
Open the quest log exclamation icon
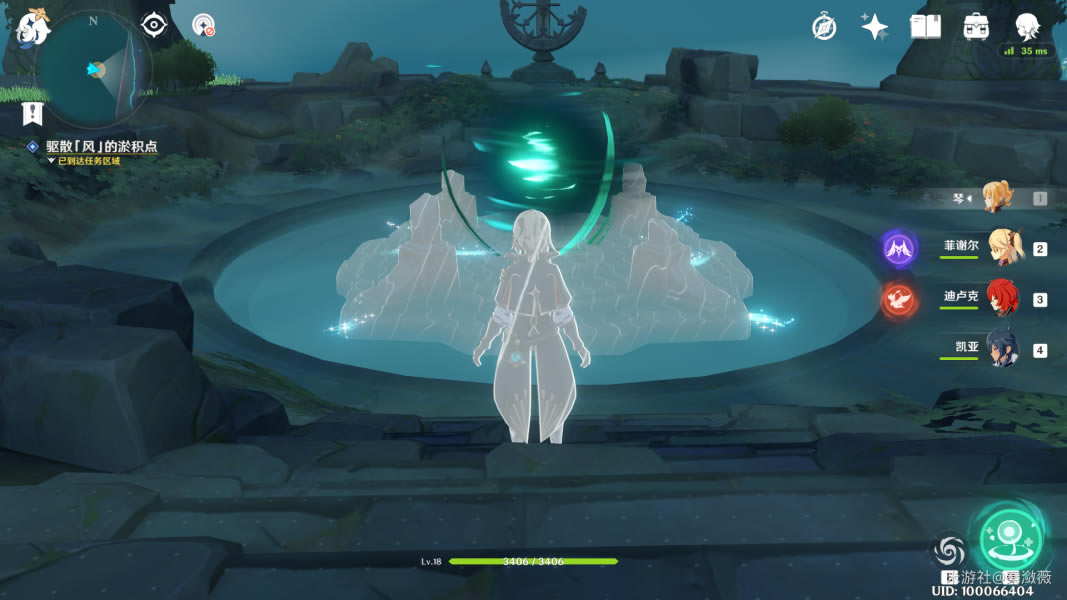click(x=33, y=112)
